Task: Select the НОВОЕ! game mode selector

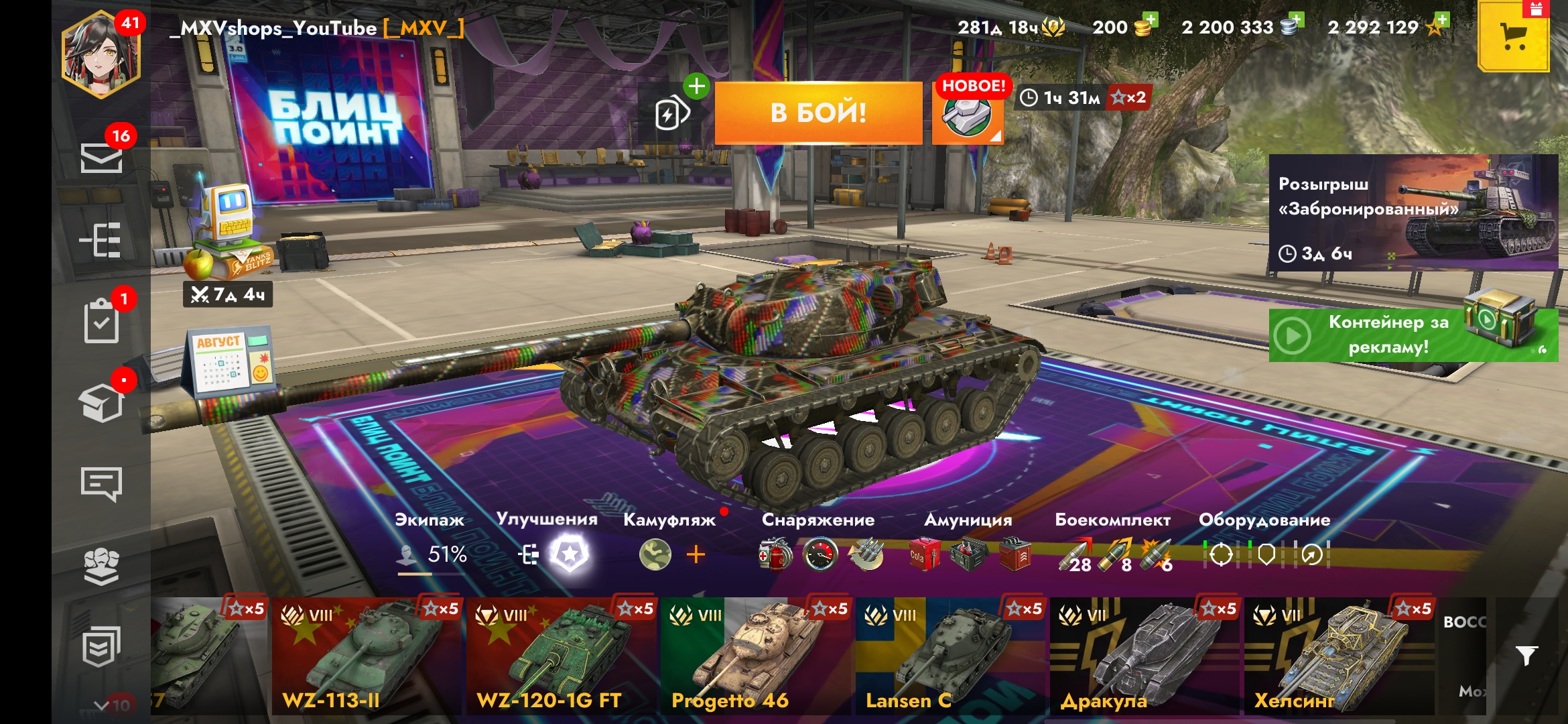Action: tap(967, 114)
